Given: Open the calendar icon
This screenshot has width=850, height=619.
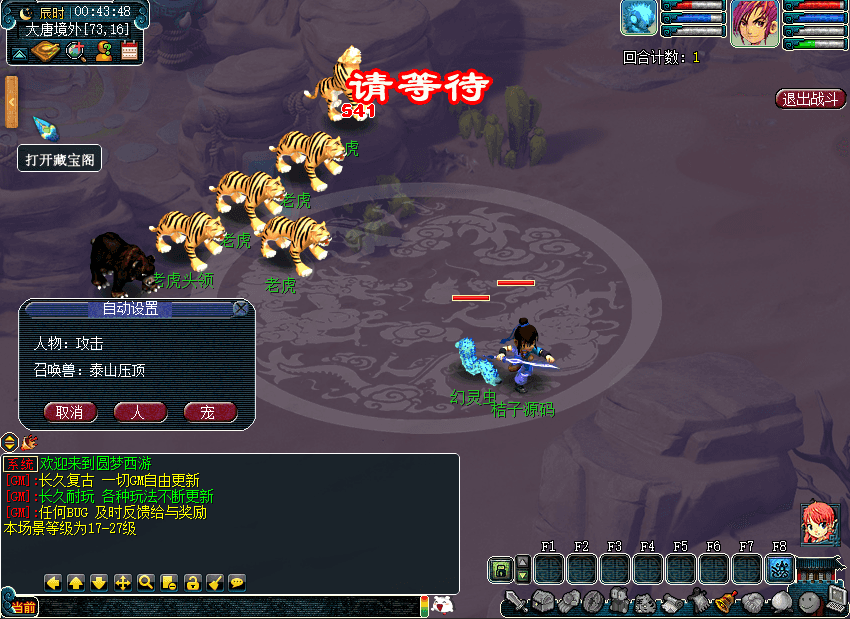Looking at the screenshot, I should tap(129, 51).
